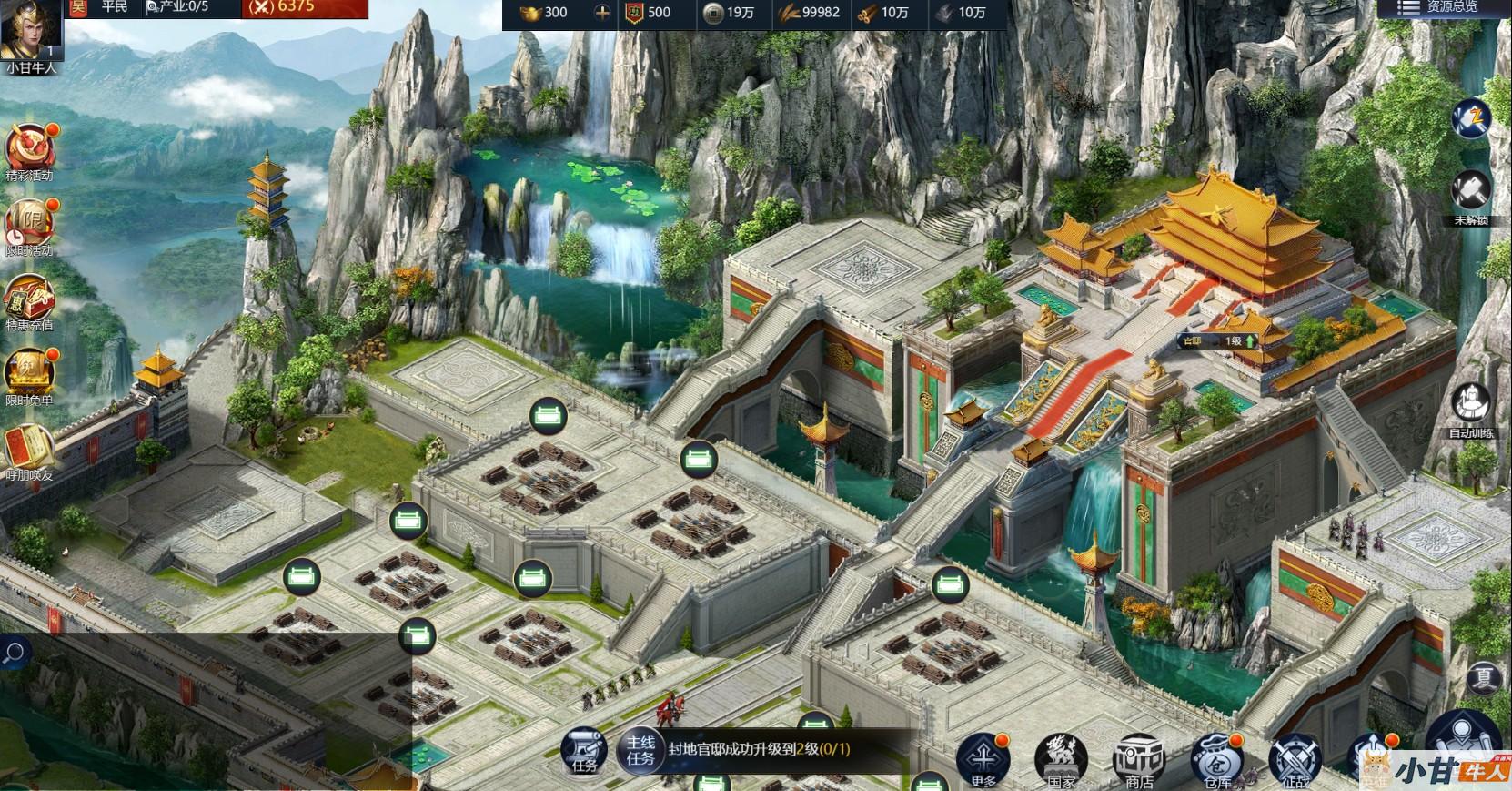
Task: Click the gold plus button to add ingots
Action: tap(601, 12)
